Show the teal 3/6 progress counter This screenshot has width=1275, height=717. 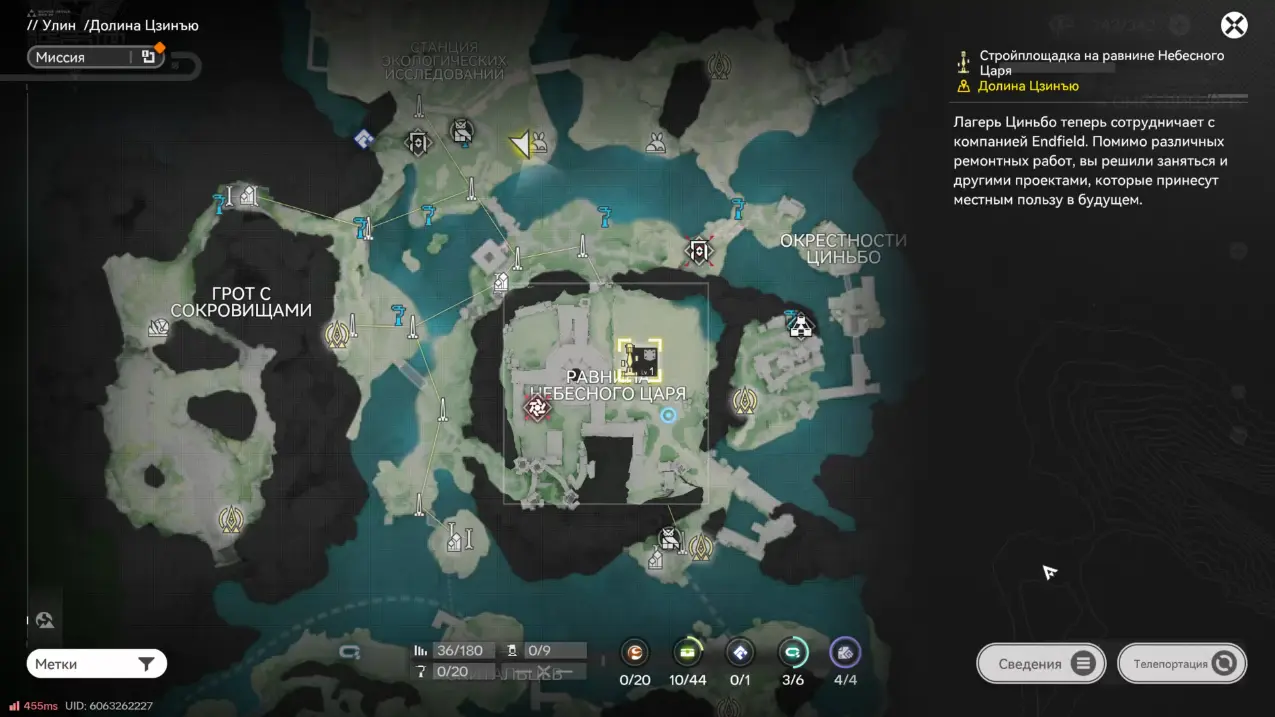pos(792,653)
